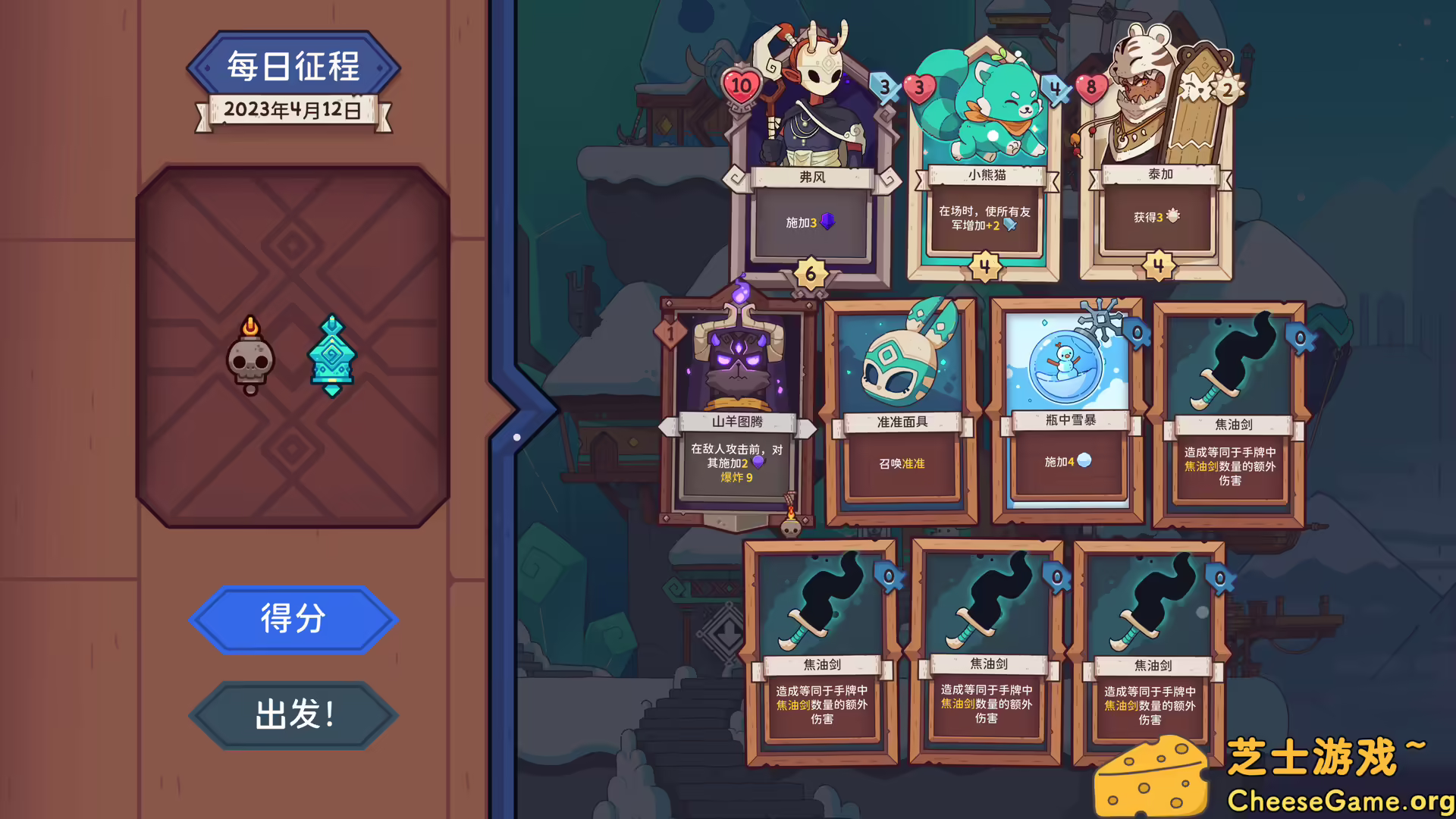Click the heart health icon on 弗风

coord(742,86)
